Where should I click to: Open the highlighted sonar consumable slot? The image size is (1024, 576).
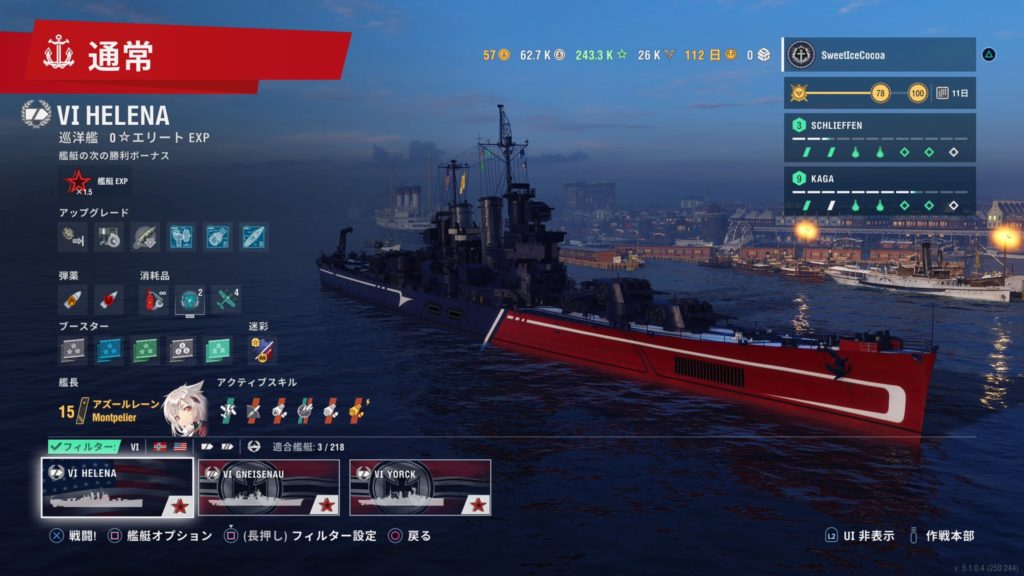[190, 298]
